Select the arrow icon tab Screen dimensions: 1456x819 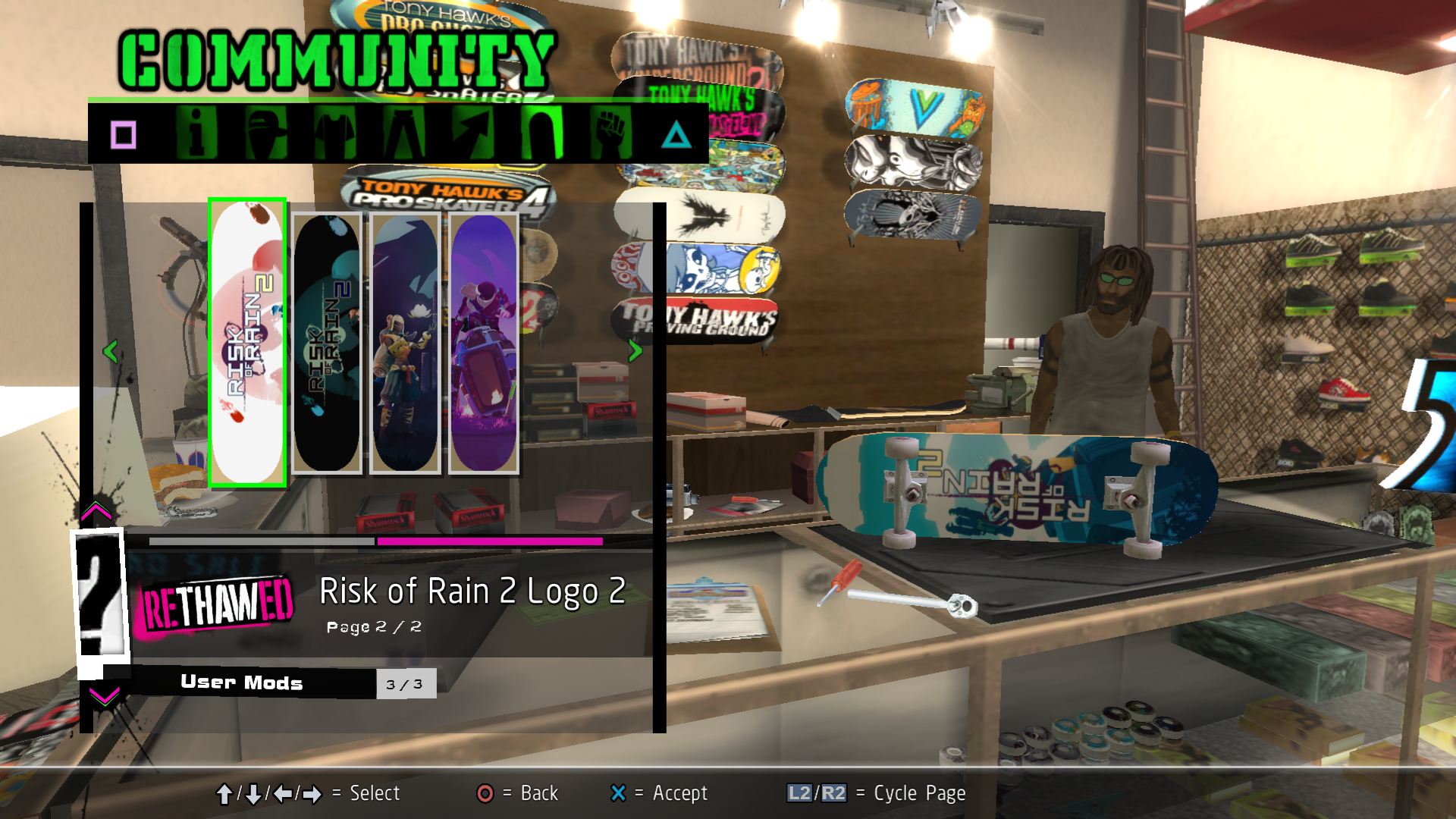473,133
